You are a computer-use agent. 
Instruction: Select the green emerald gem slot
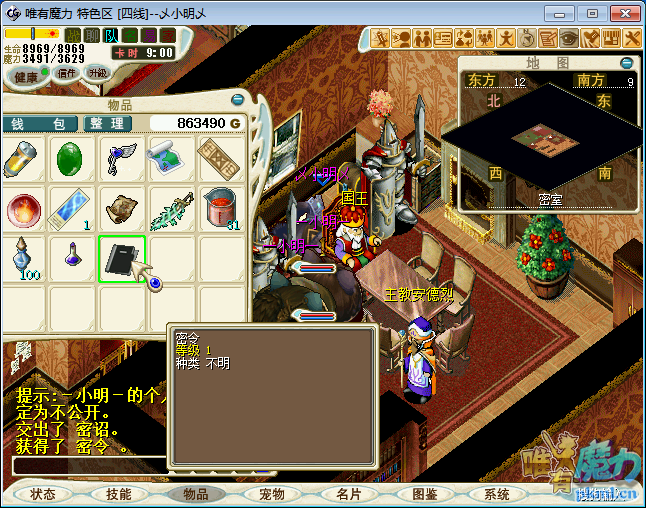[71, 160]
